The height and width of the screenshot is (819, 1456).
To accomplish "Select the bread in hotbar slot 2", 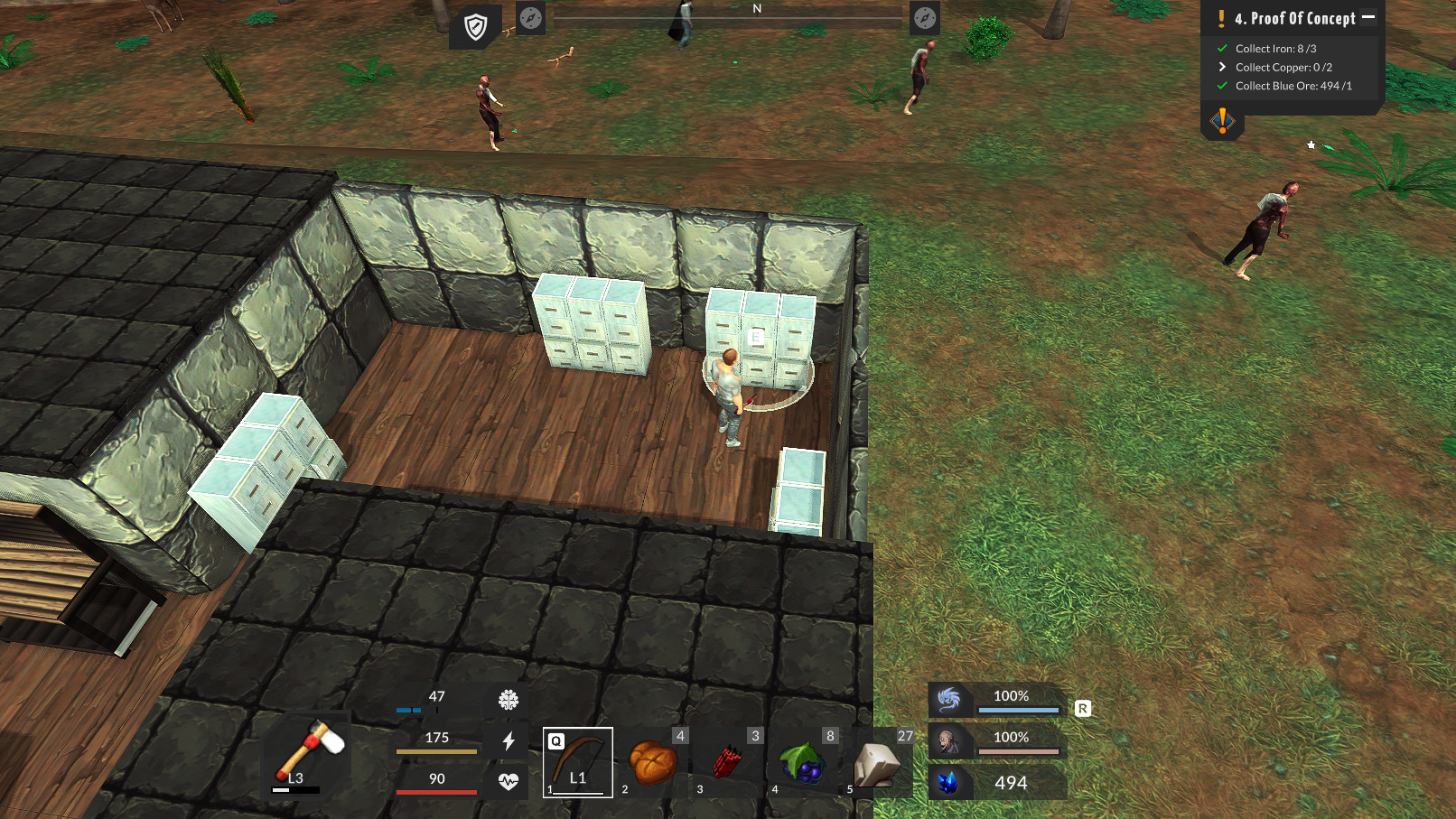I will (651, 760).
